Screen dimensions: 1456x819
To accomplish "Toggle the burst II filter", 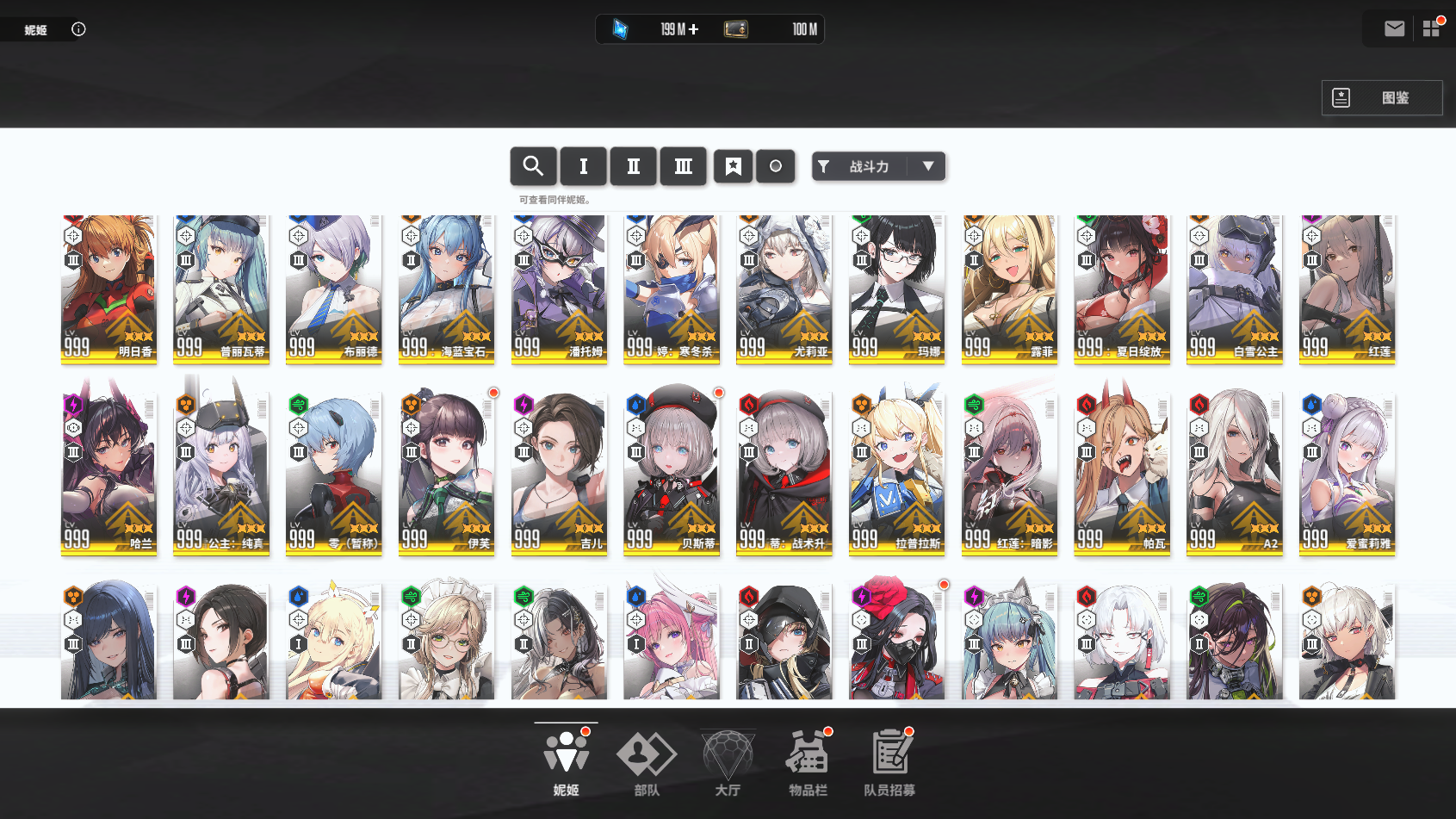I will point(633,166).
